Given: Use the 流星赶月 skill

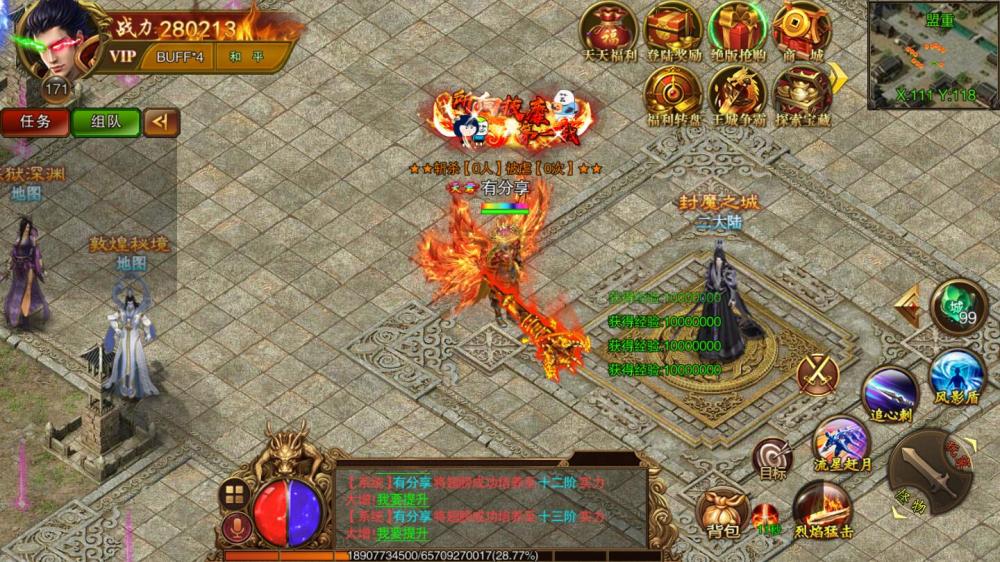Looking at the screenshot, I should click(x=840, y=443).
